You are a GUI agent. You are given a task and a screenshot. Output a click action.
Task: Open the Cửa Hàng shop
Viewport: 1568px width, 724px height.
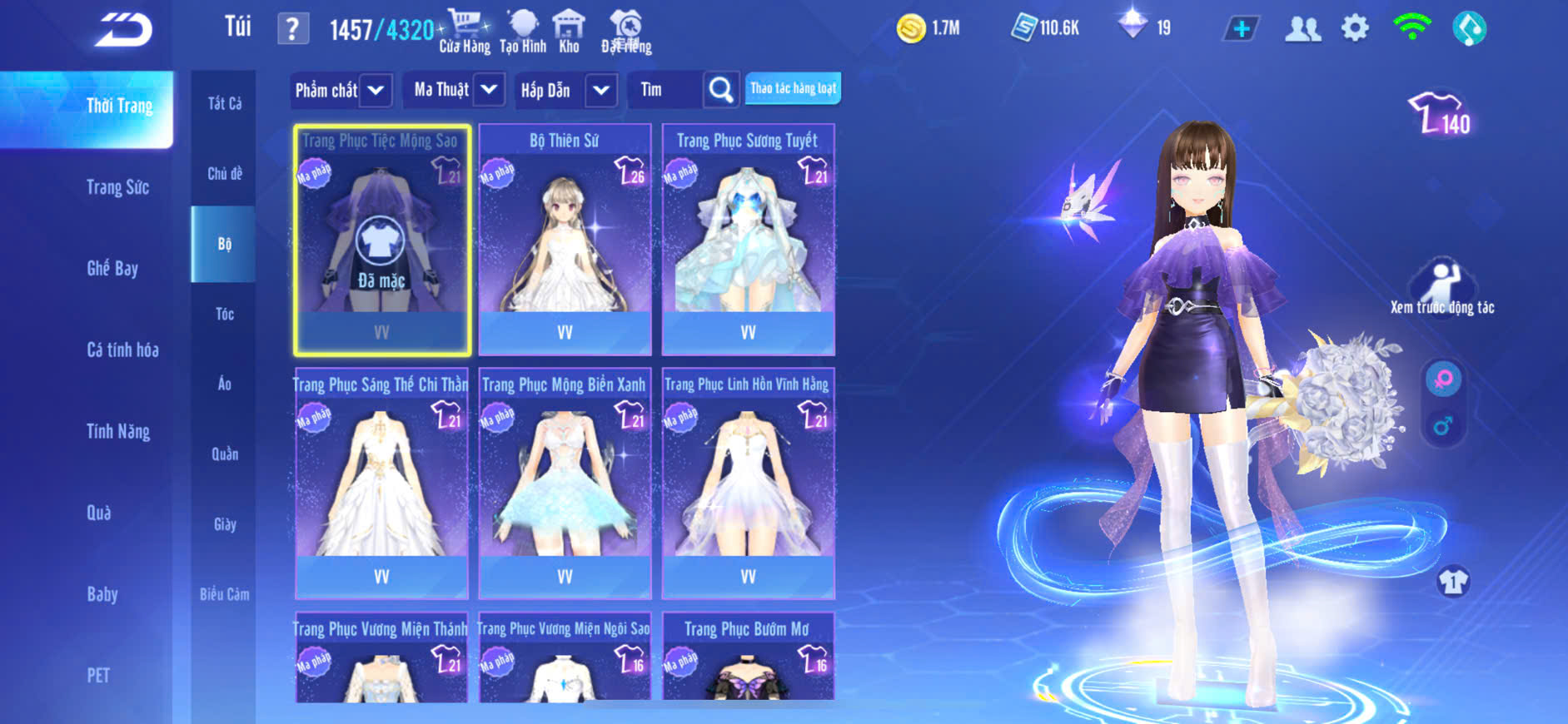[465, 32]
